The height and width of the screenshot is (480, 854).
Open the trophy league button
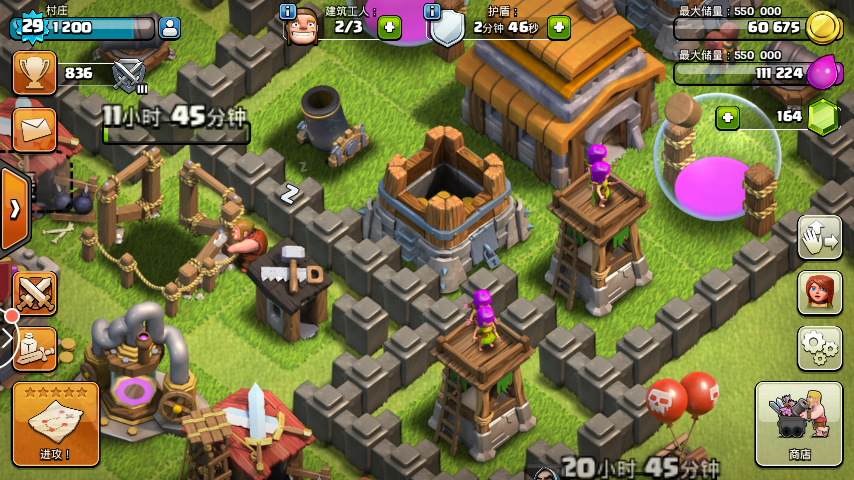coord(34,73)
